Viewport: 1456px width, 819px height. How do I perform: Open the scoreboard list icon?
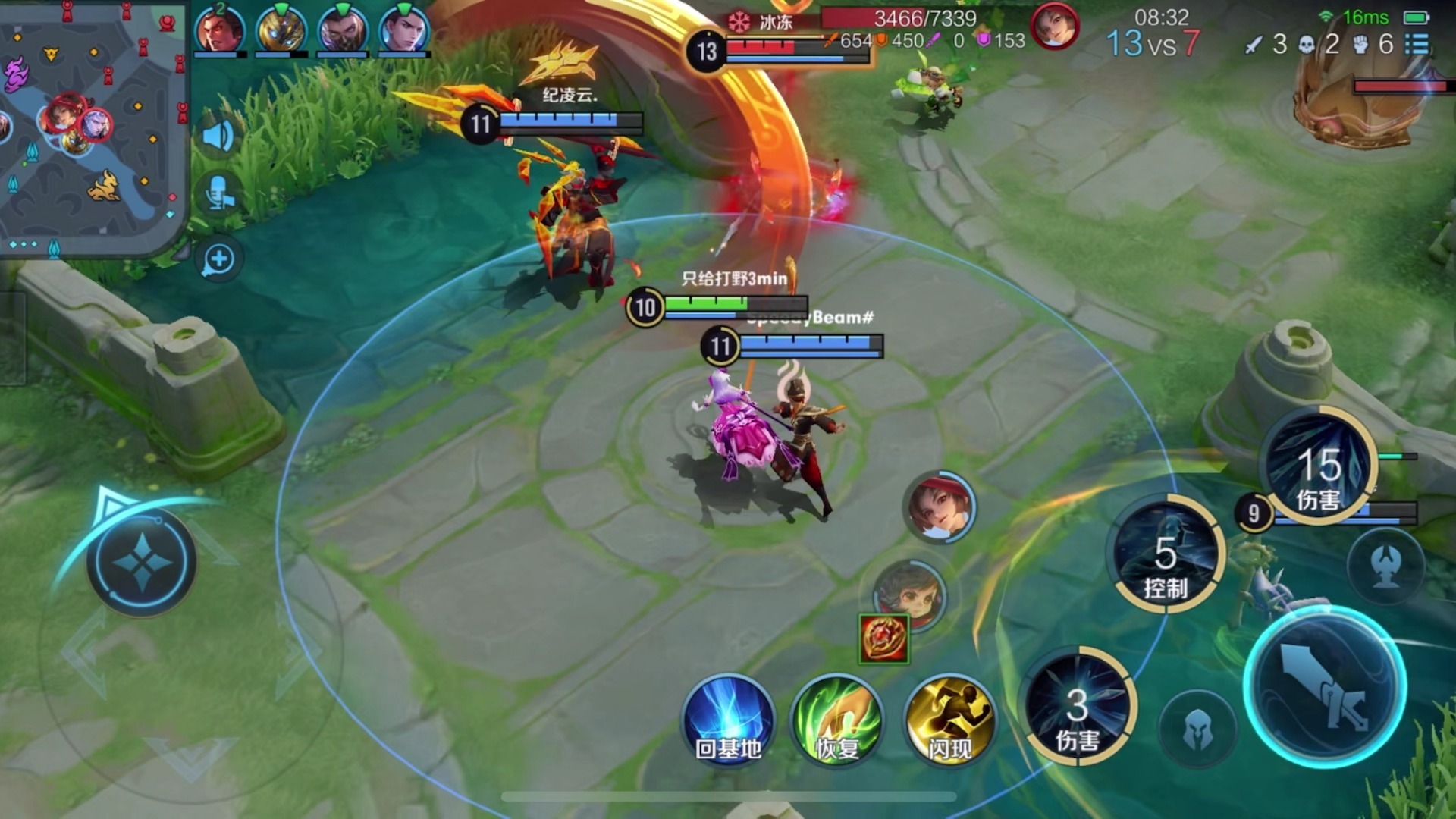pos(1417,44)
